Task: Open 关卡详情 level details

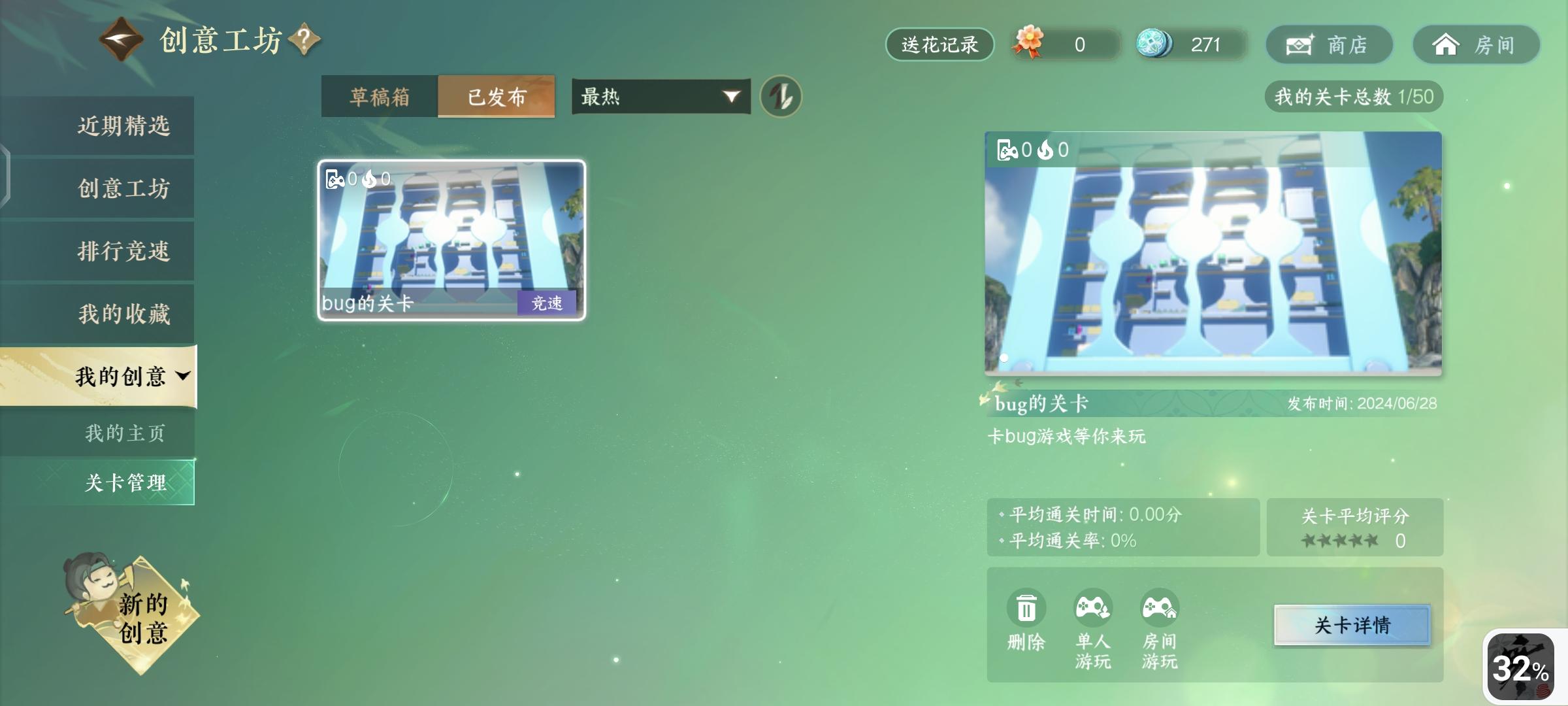Action: [1348, 624]
